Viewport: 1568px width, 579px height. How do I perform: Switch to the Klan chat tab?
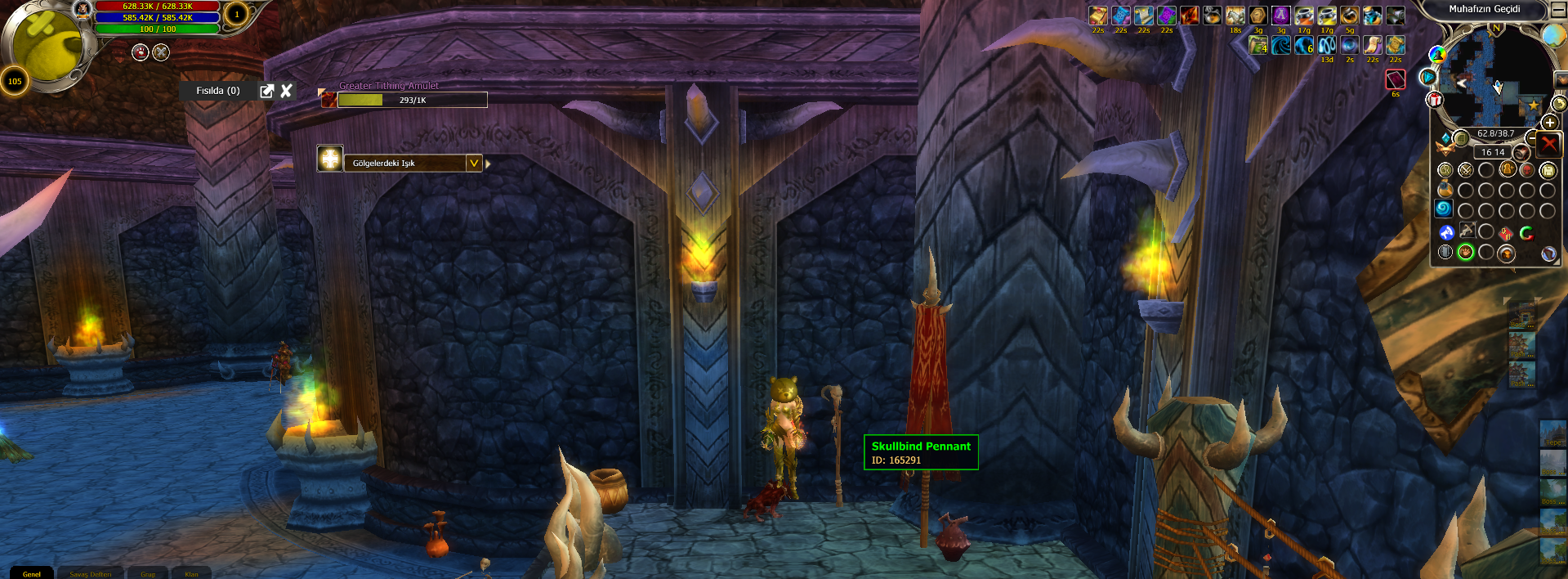(x=191, y=573)
